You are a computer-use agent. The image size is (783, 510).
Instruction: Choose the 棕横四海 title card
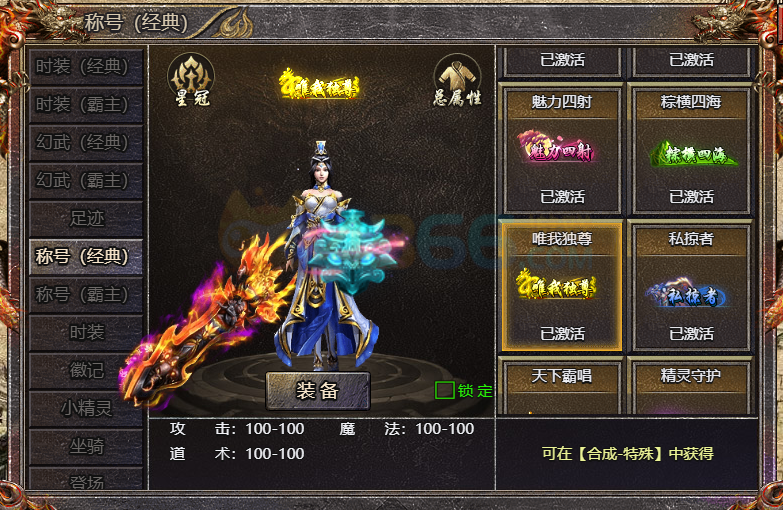tap(690, 150)
